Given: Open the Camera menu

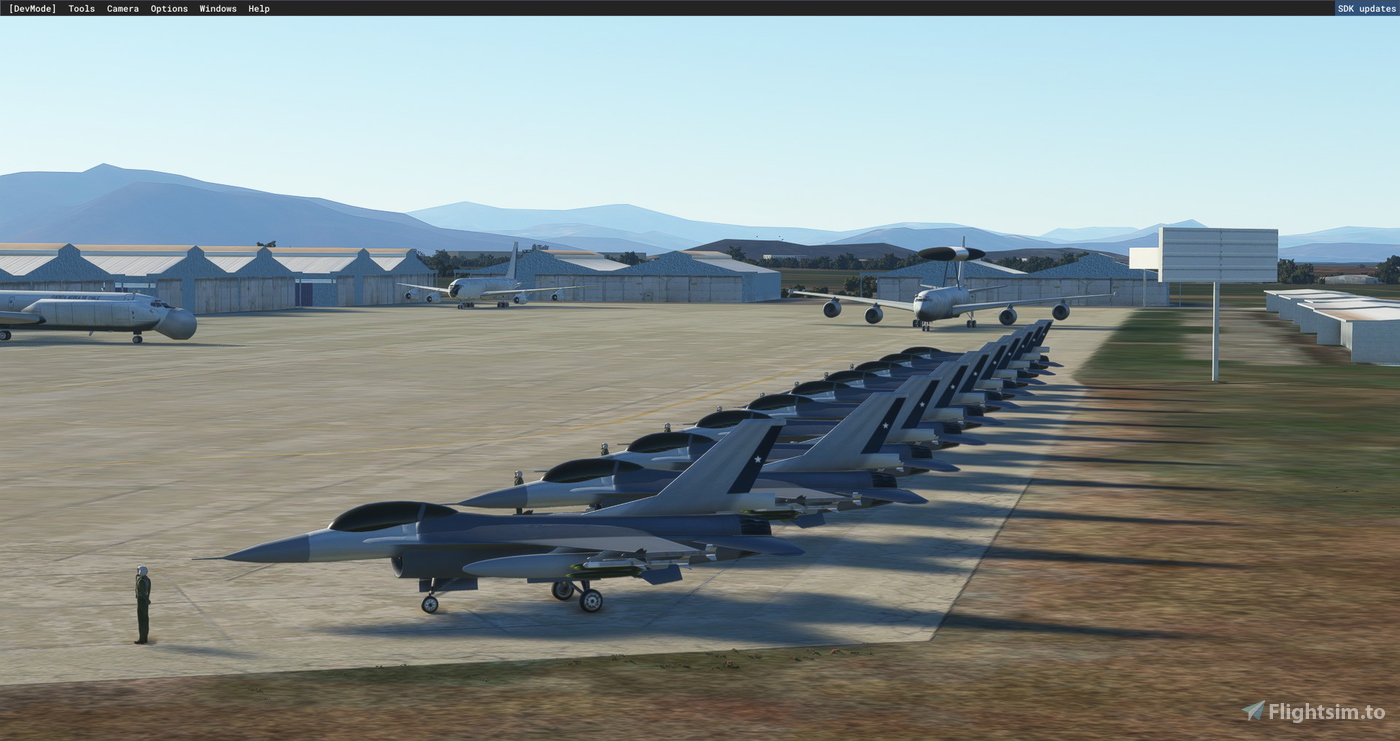Looking at the screenshot, I should pos(122,8).
